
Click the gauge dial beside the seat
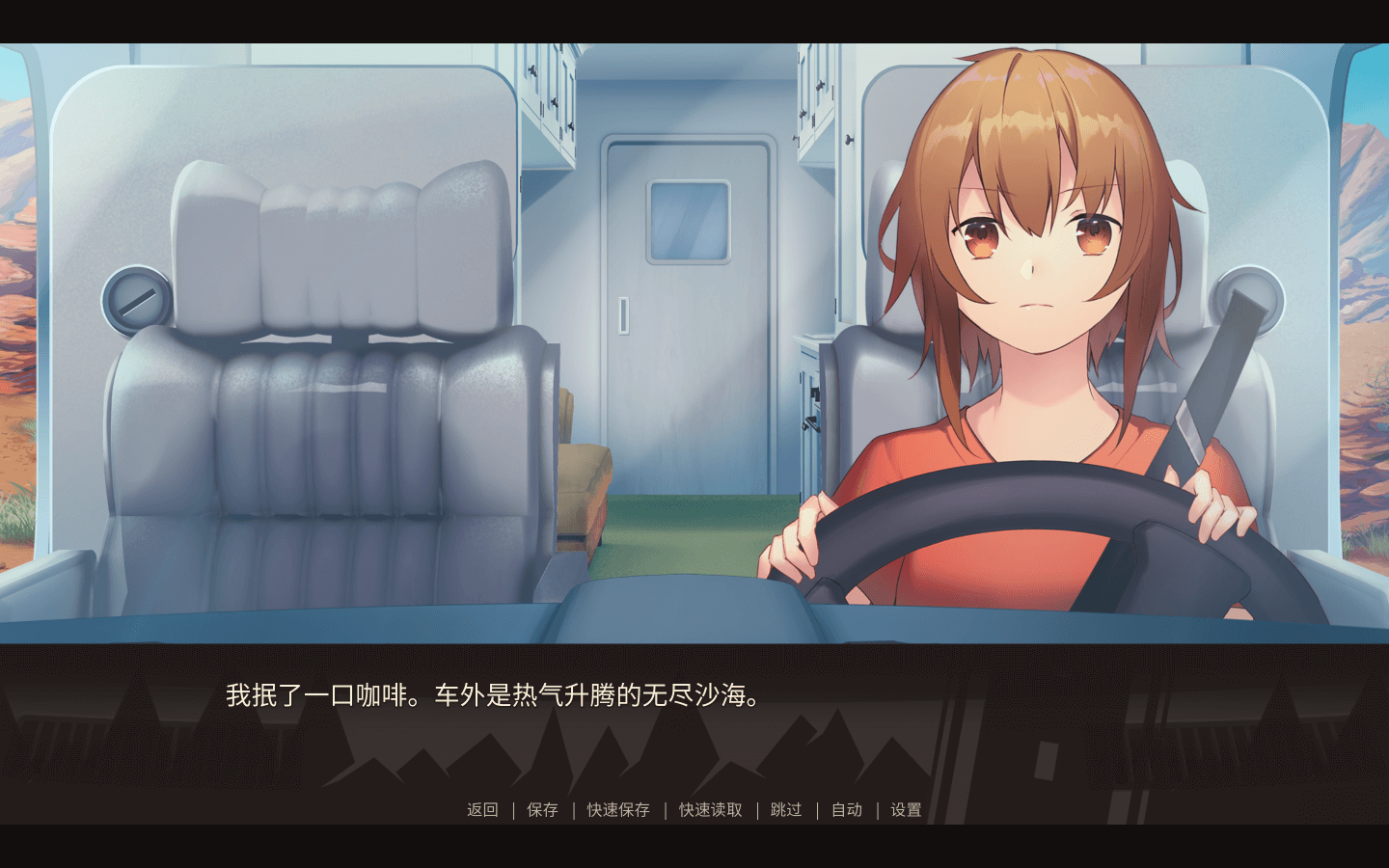pos(135,302)
